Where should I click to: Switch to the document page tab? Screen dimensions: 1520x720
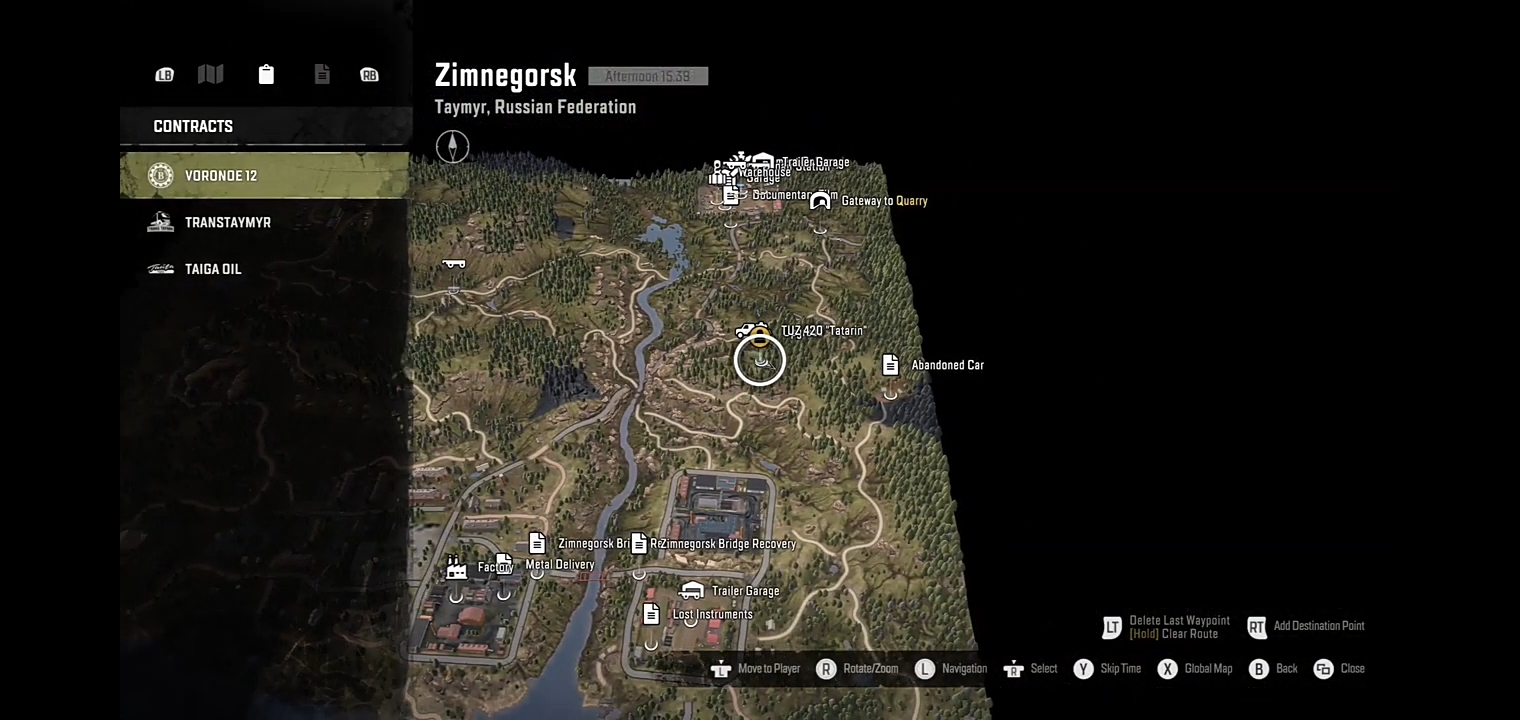[322, 74]
